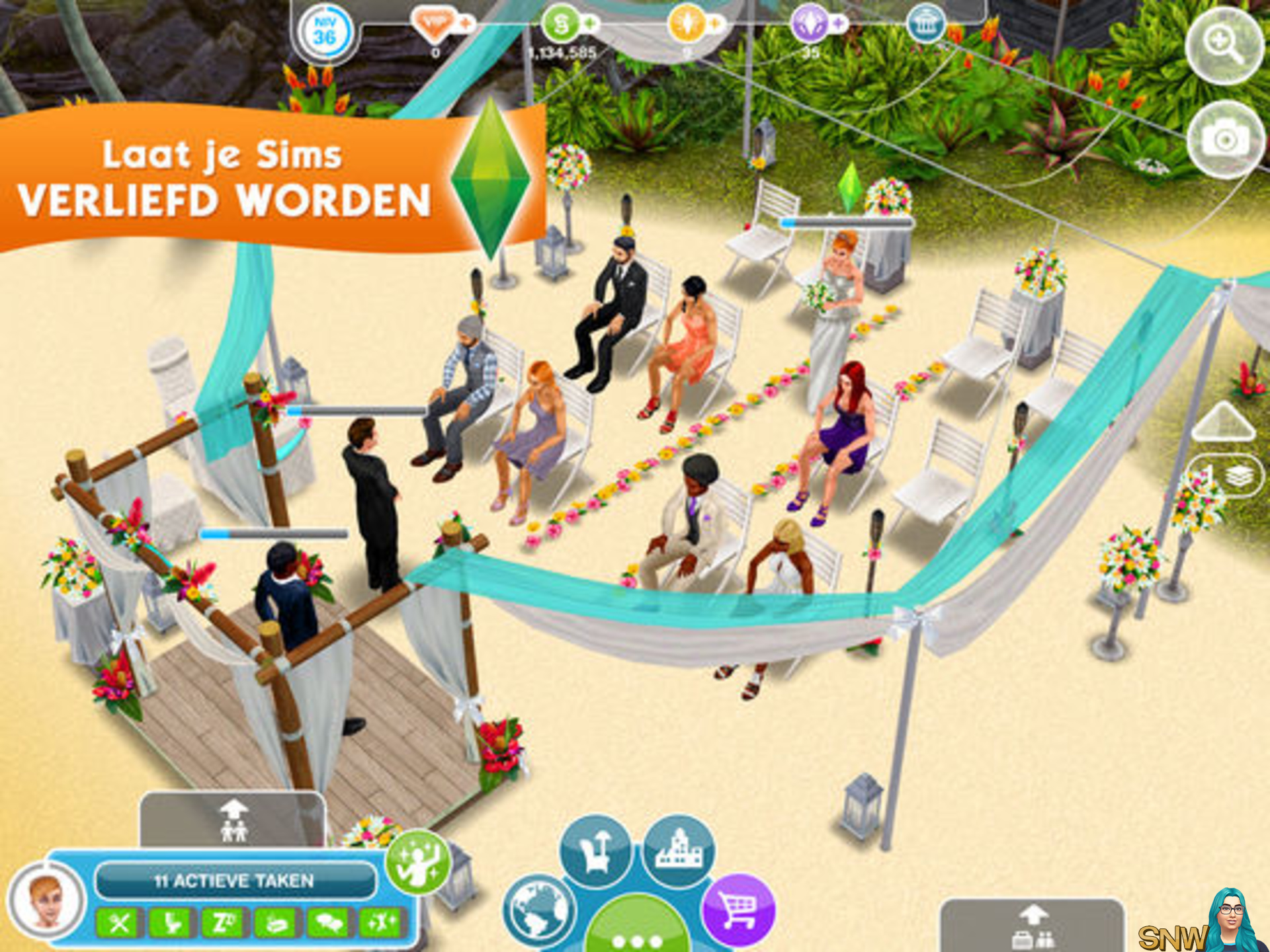Check the hygiene soap need icon
1270x952 pixels.
coord(275,923)
